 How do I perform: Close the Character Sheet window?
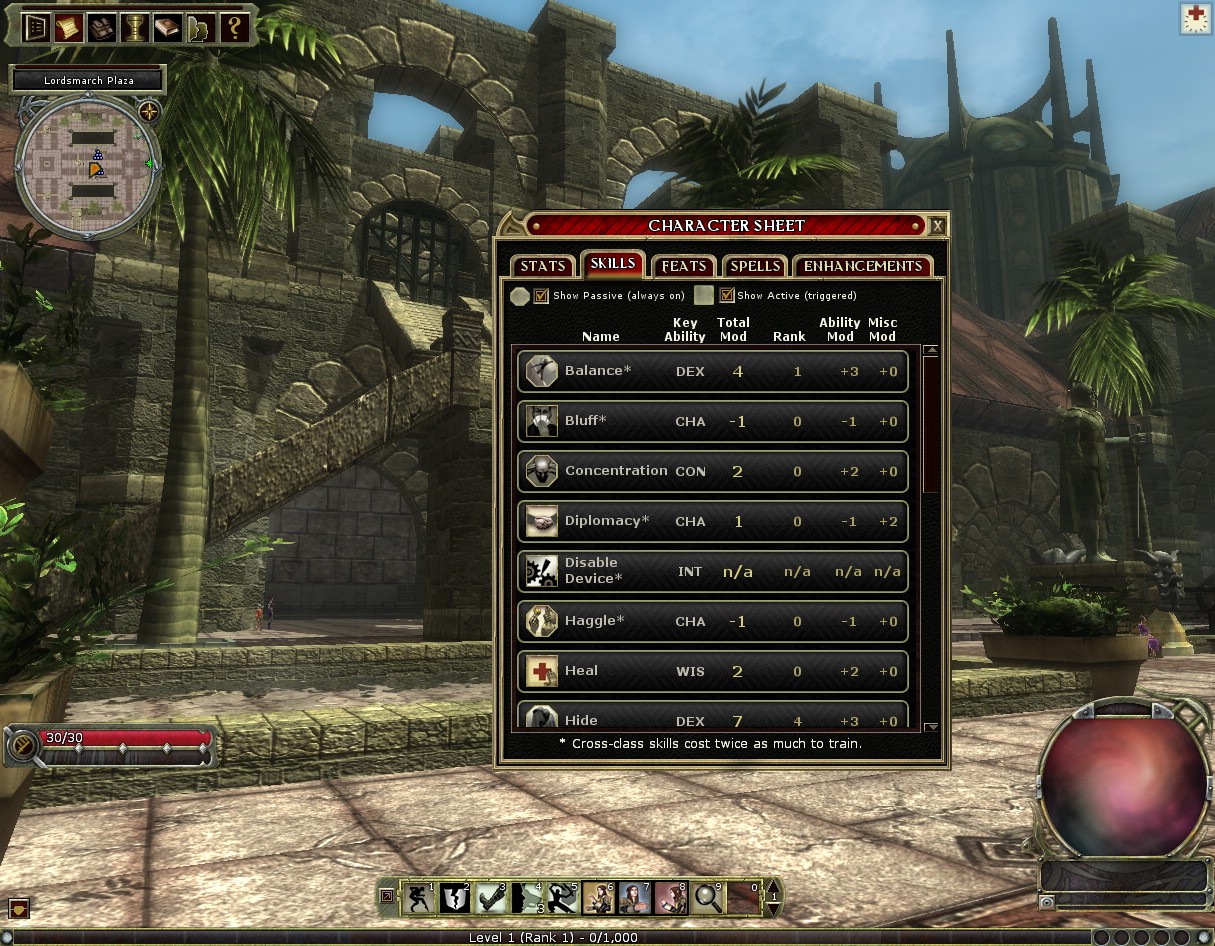click(x=937, y=226)
